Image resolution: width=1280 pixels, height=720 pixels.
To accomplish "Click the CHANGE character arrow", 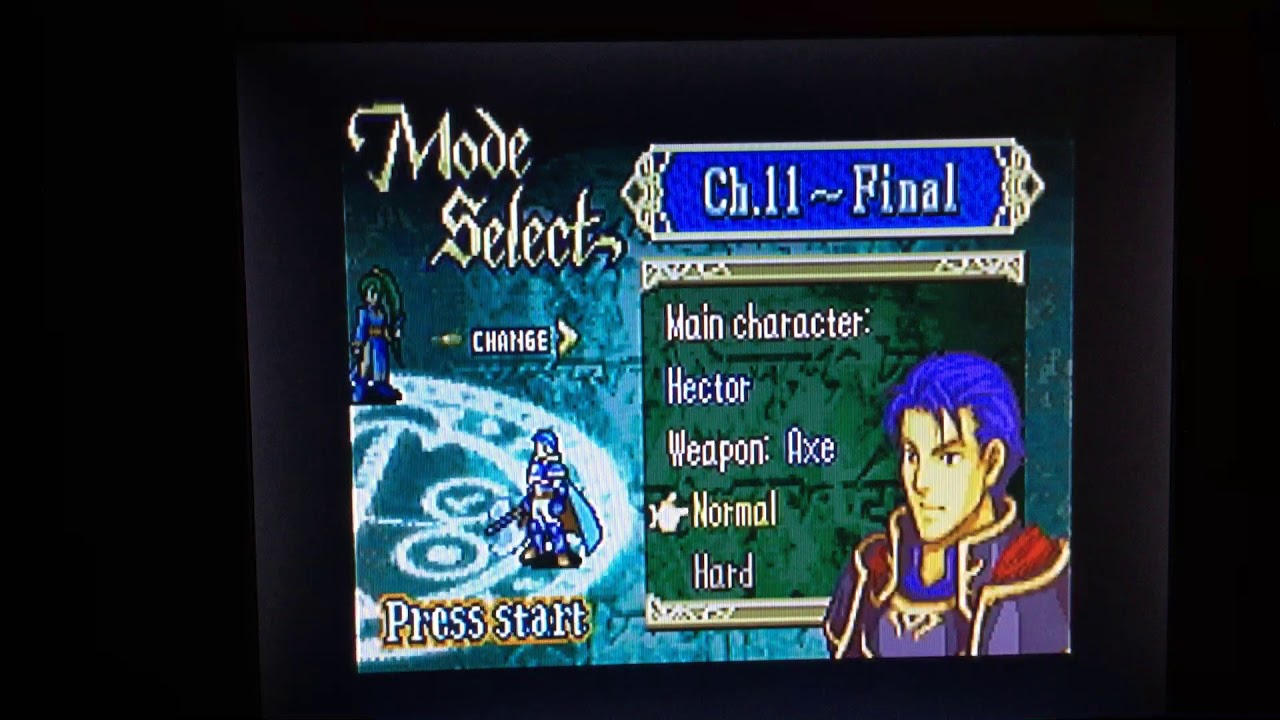I will pos(567,339).
